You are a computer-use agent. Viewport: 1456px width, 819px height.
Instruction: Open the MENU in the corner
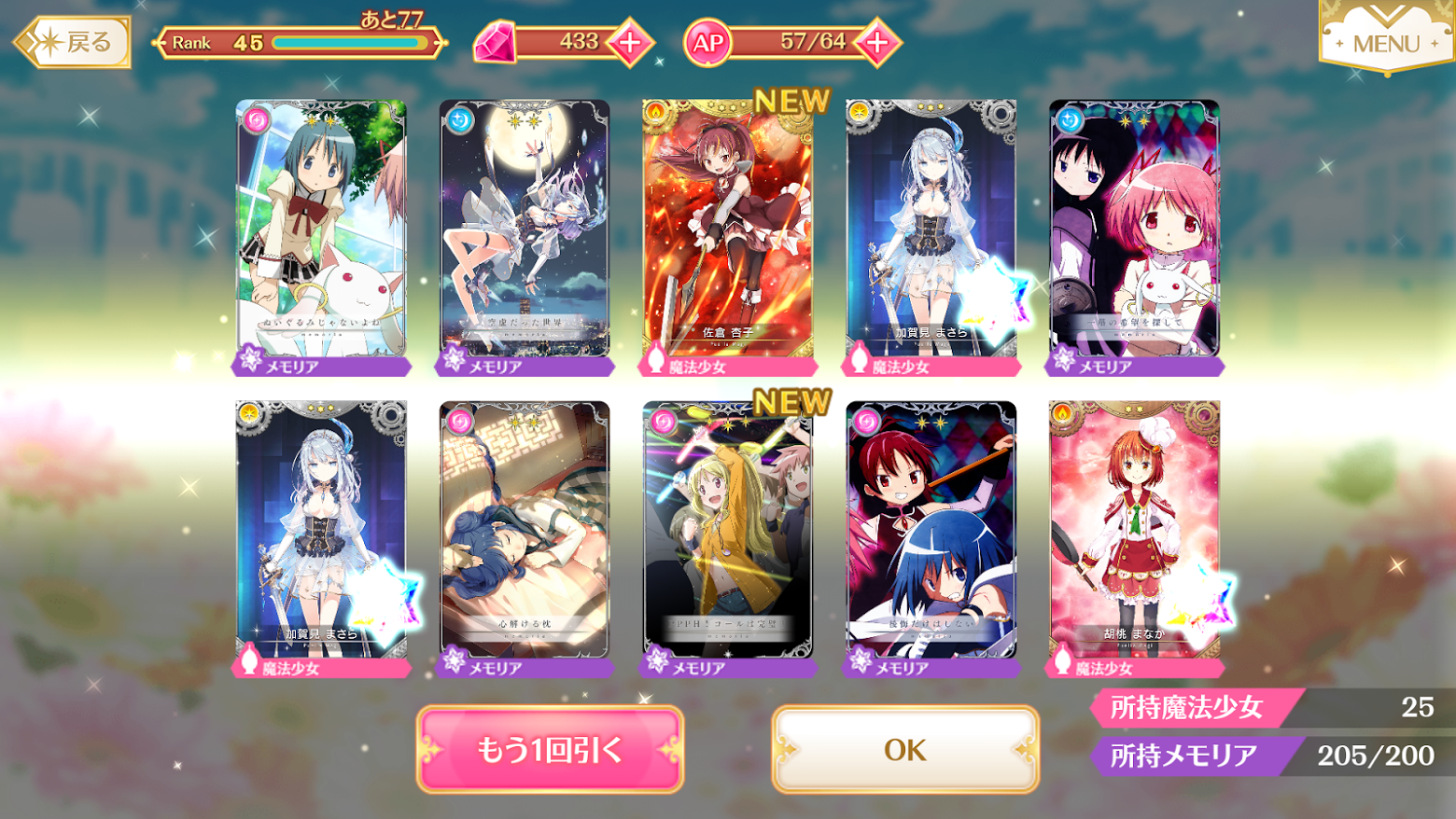1385,42
